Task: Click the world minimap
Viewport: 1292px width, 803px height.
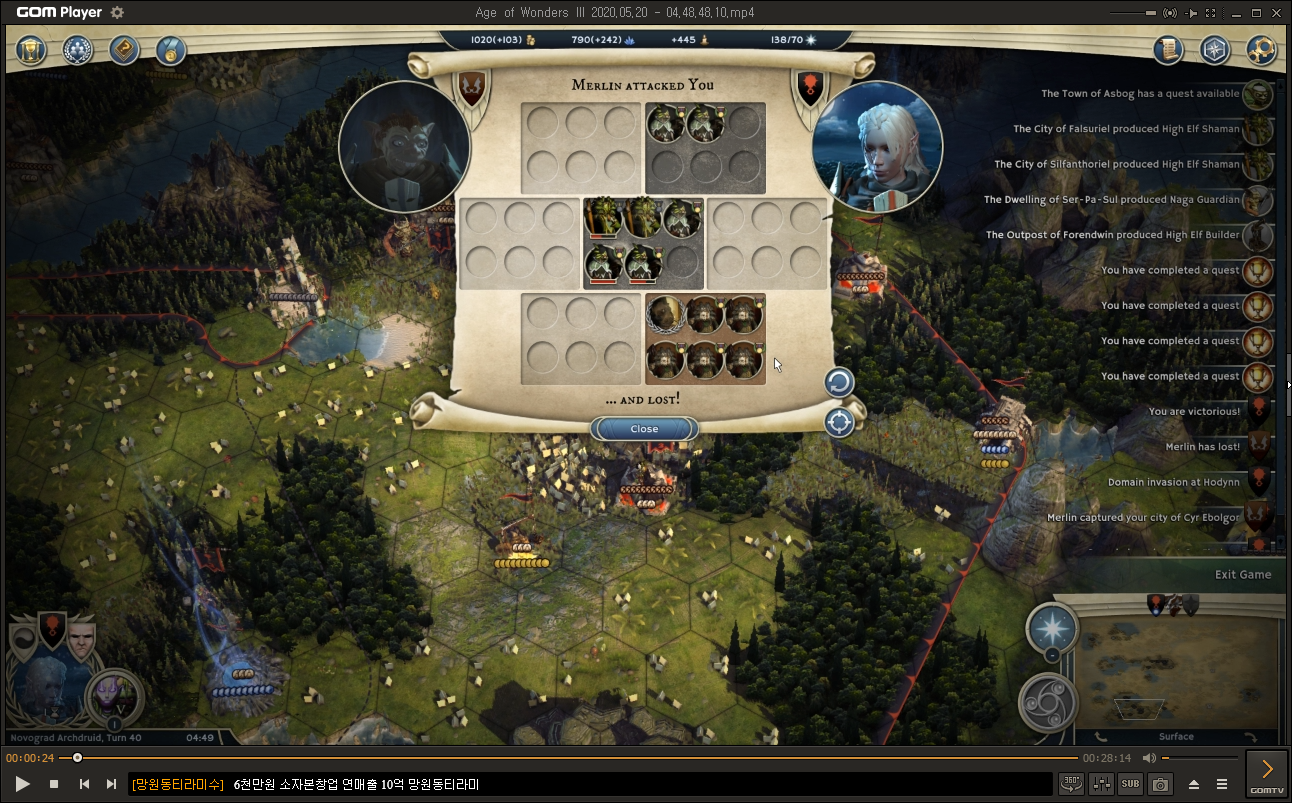Action: pyautogui.click(x=1175, y=660)
